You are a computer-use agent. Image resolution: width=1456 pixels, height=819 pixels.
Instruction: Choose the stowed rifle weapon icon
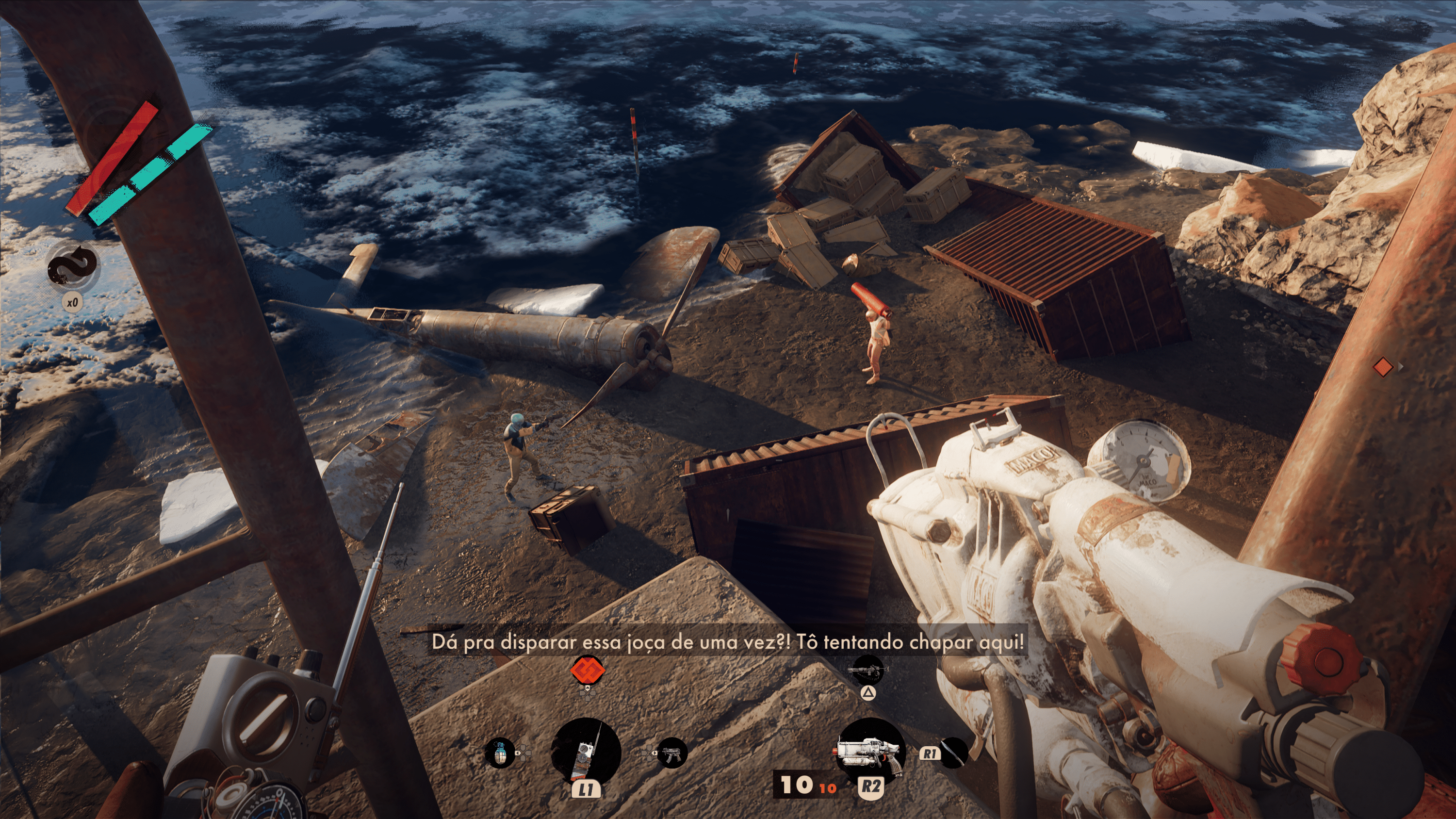click(867, 671)
